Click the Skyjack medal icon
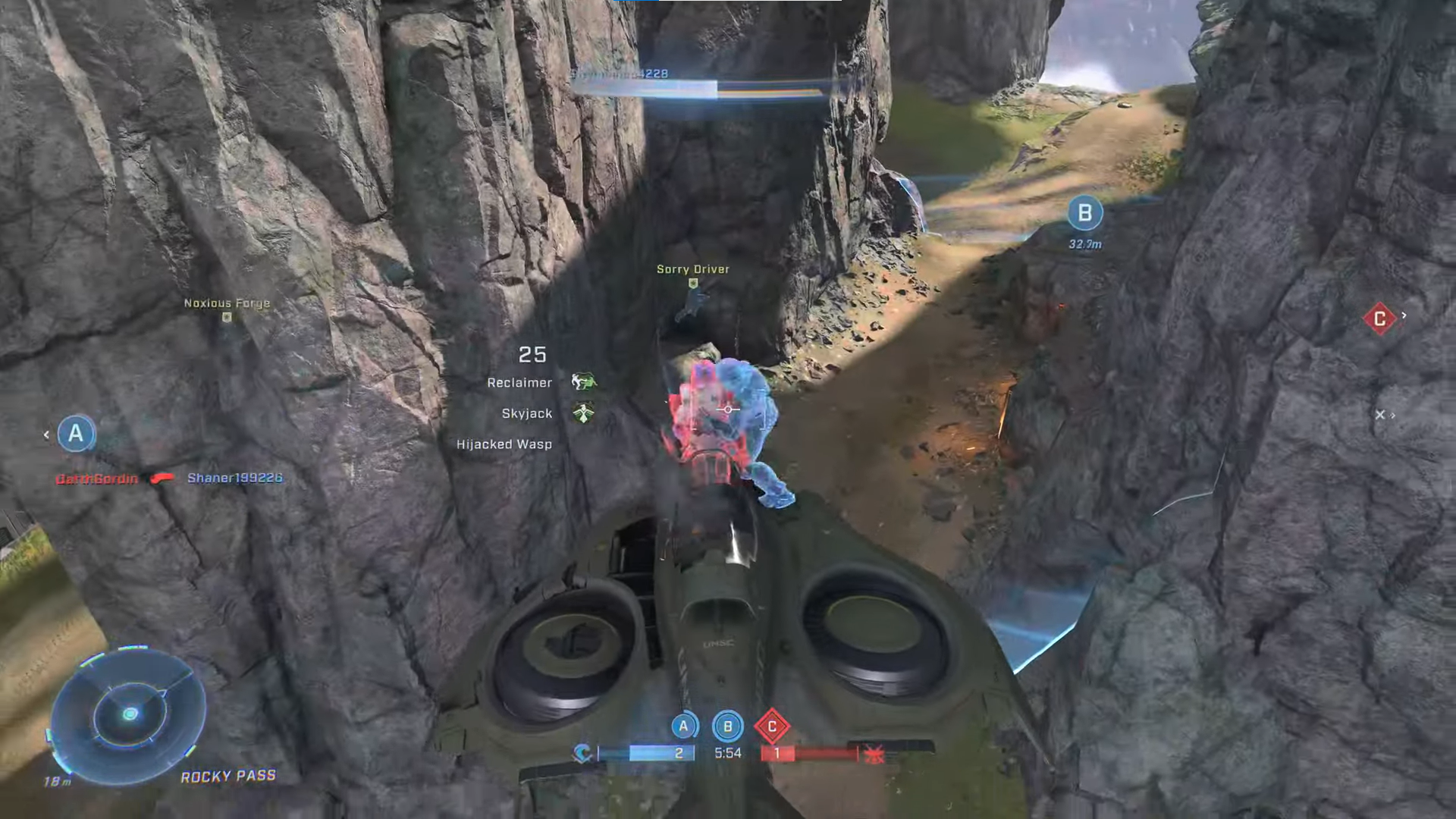Screen dimensions: 1456x819 pyautogui.click(x=582, y=413)
